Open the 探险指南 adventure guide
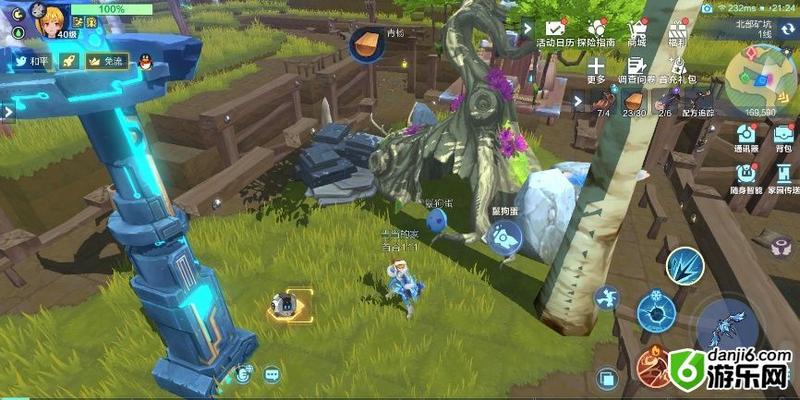Image resolution: width=800 pixels, height=400 pixels. [x=598, y=33]
